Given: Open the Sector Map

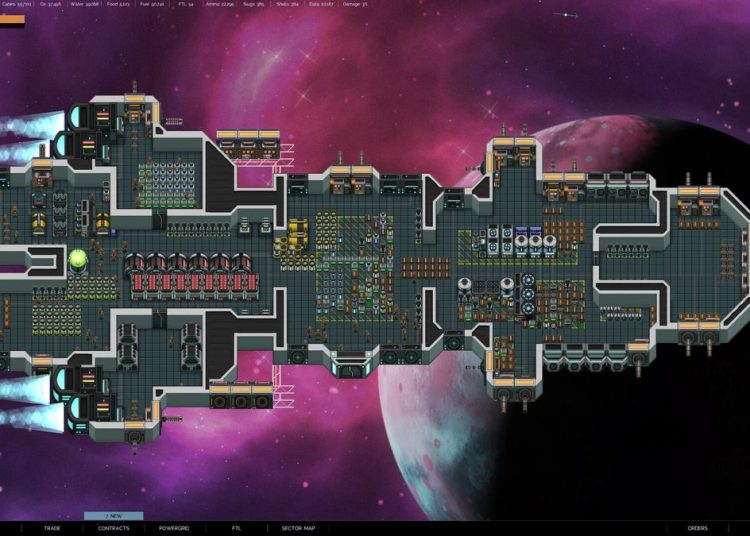Looking at the screenshot, I should click(298, 528).
